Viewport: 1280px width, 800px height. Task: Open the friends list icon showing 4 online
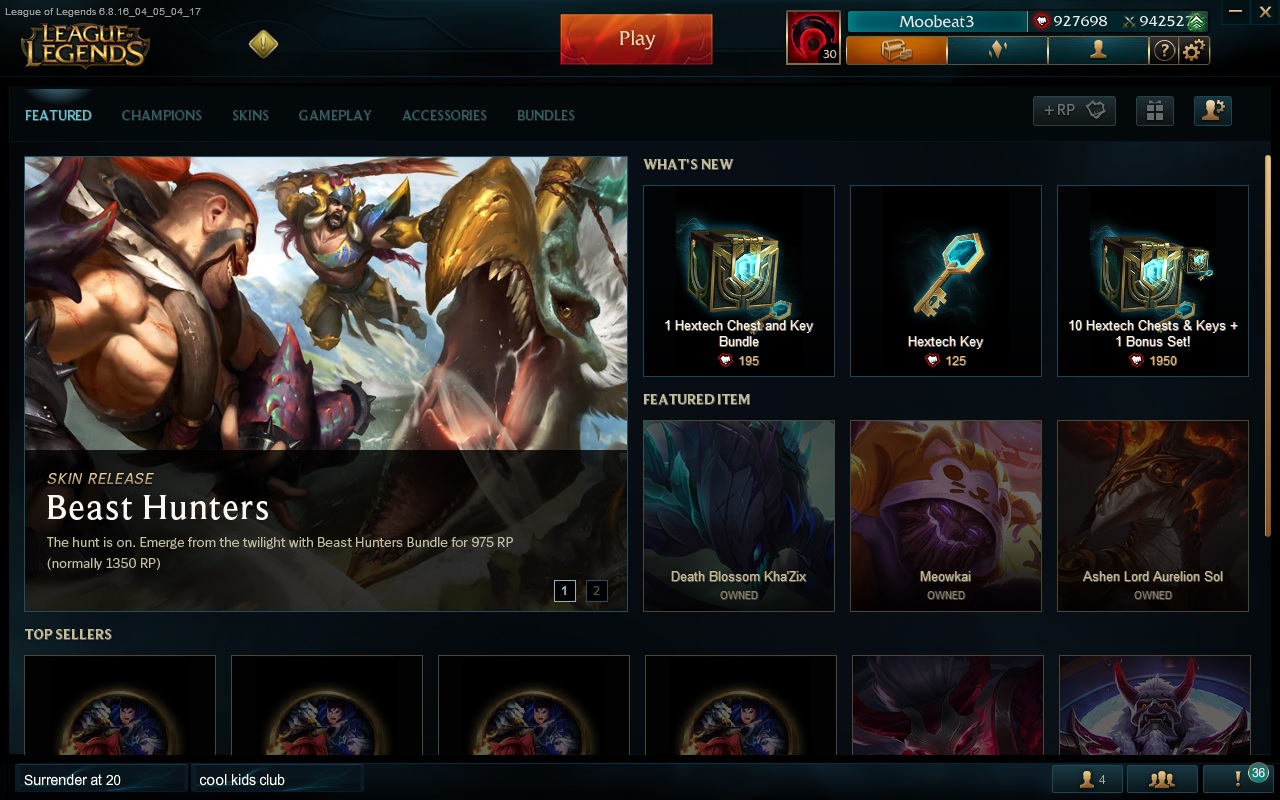pos(1087,778)
